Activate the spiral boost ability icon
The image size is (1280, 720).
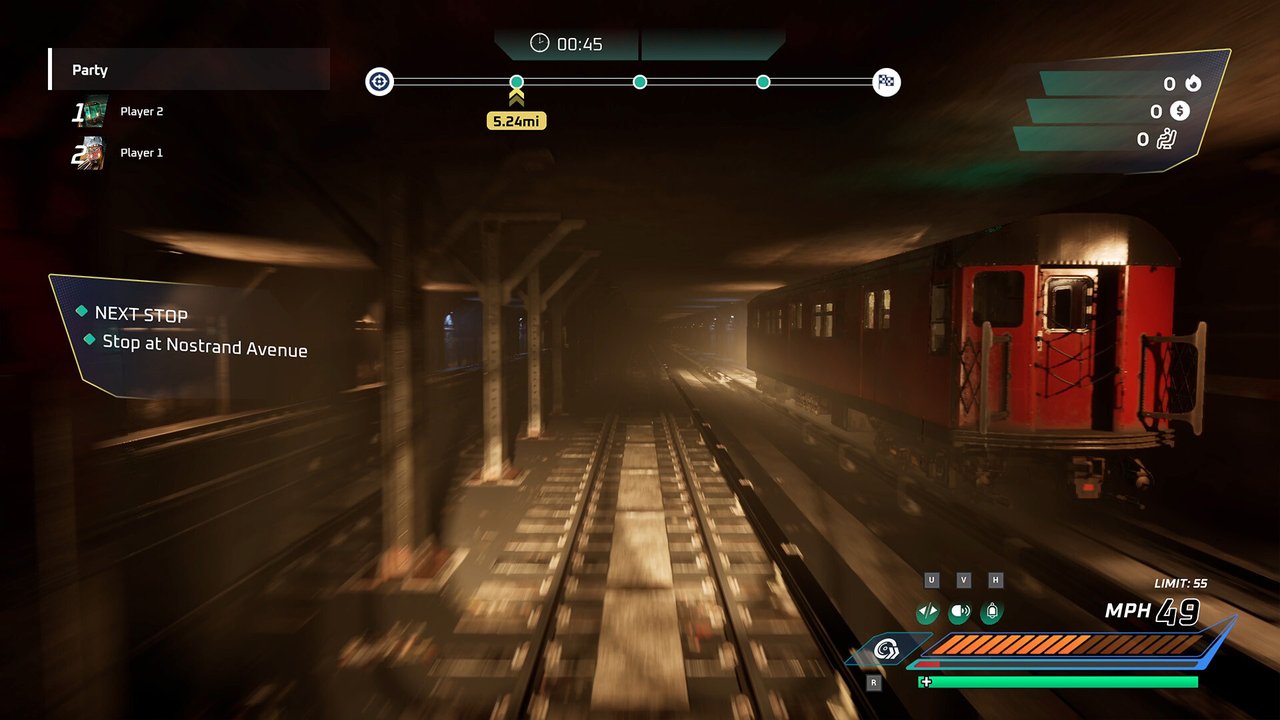pyautogui.click(x=885, y=651)
